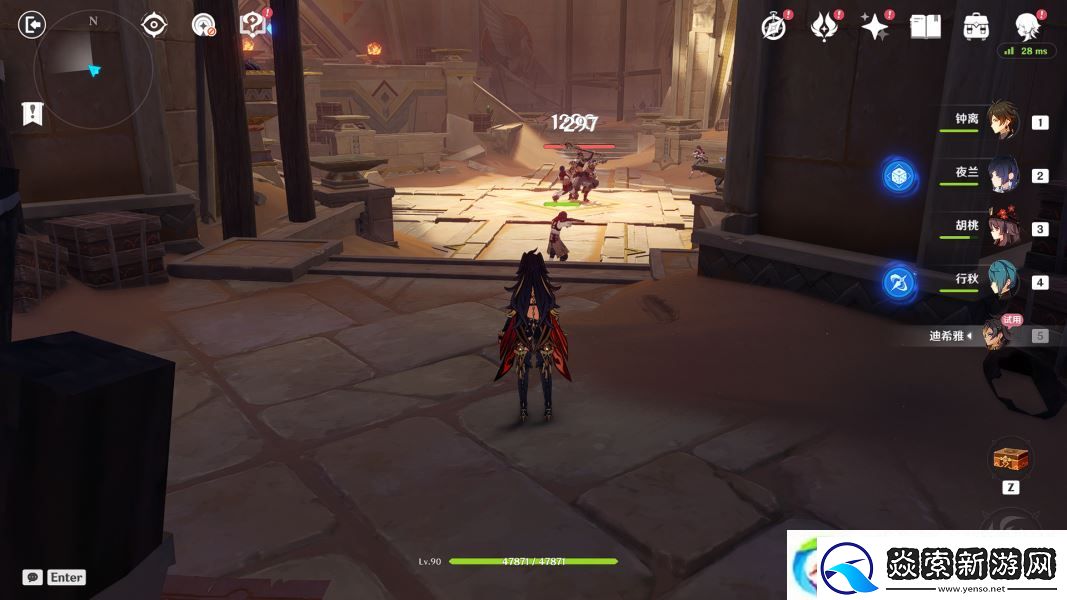Select trial character 迪希雅
Viewport: 1067px width, 600px height.
[x=997, y=335]
